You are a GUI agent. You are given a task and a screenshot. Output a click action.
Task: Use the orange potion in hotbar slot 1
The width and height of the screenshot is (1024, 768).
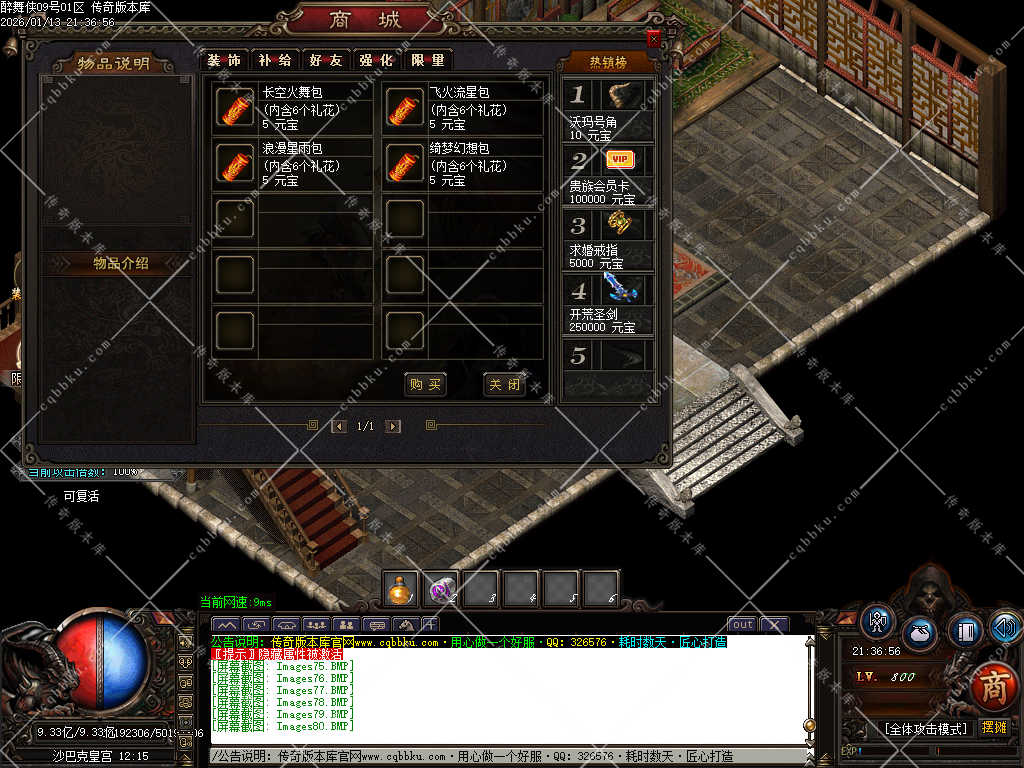pos(402,590)
